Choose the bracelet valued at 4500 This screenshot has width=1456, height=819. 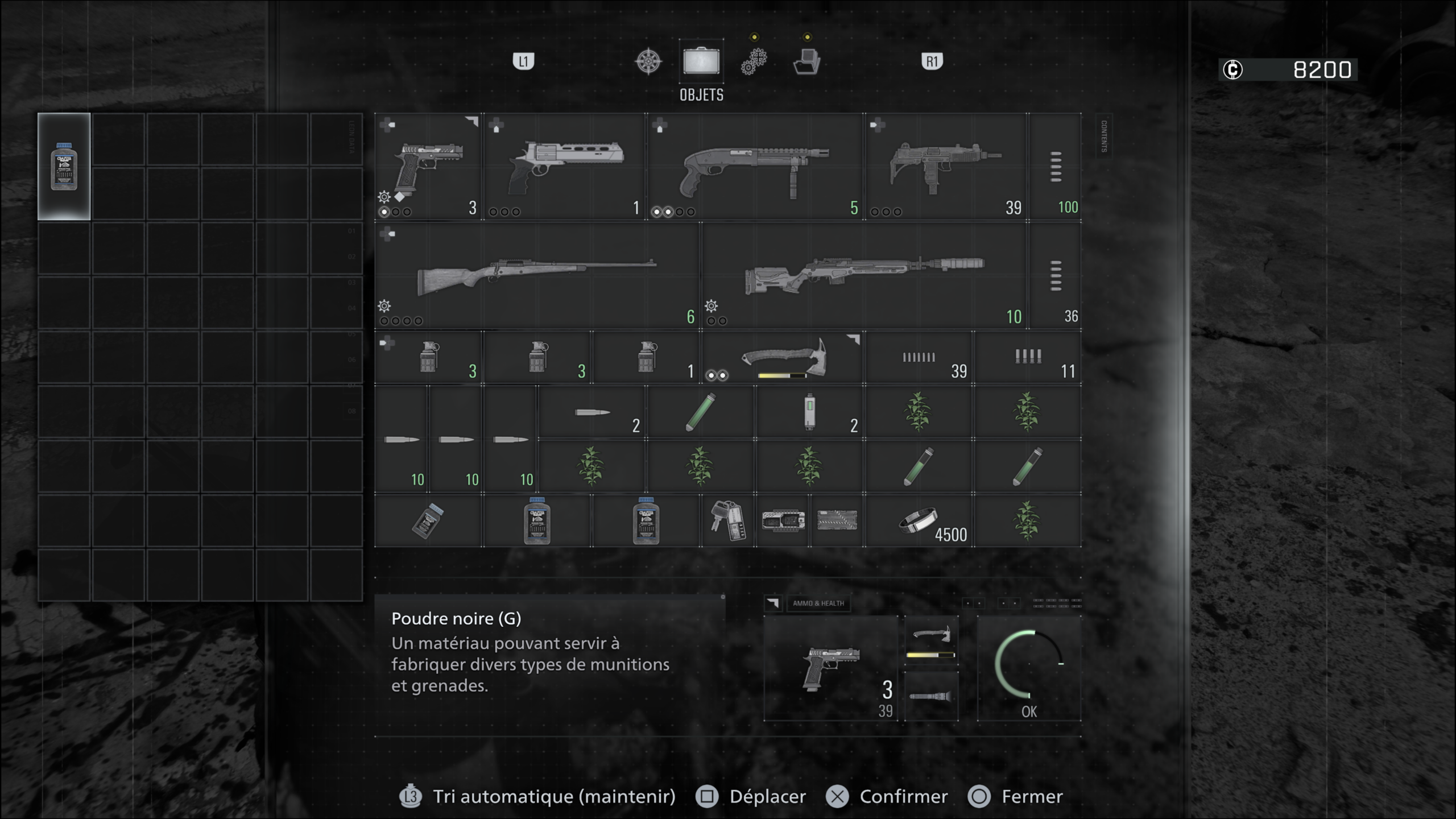tap(919, 521)
